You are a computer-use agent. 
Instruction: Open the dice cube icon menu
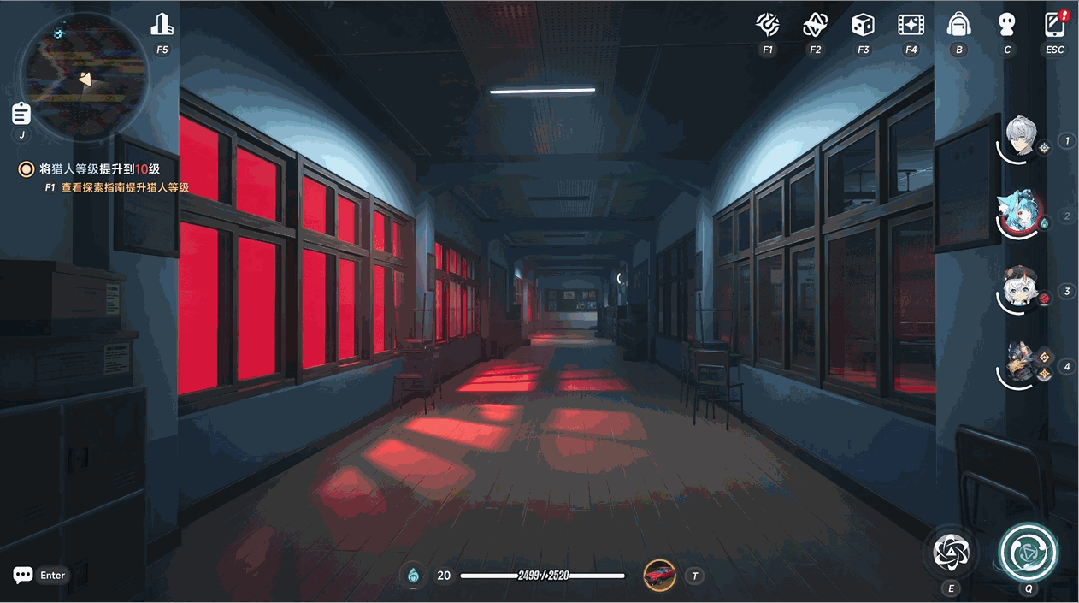pyautogui.click(x=862, y=25)
